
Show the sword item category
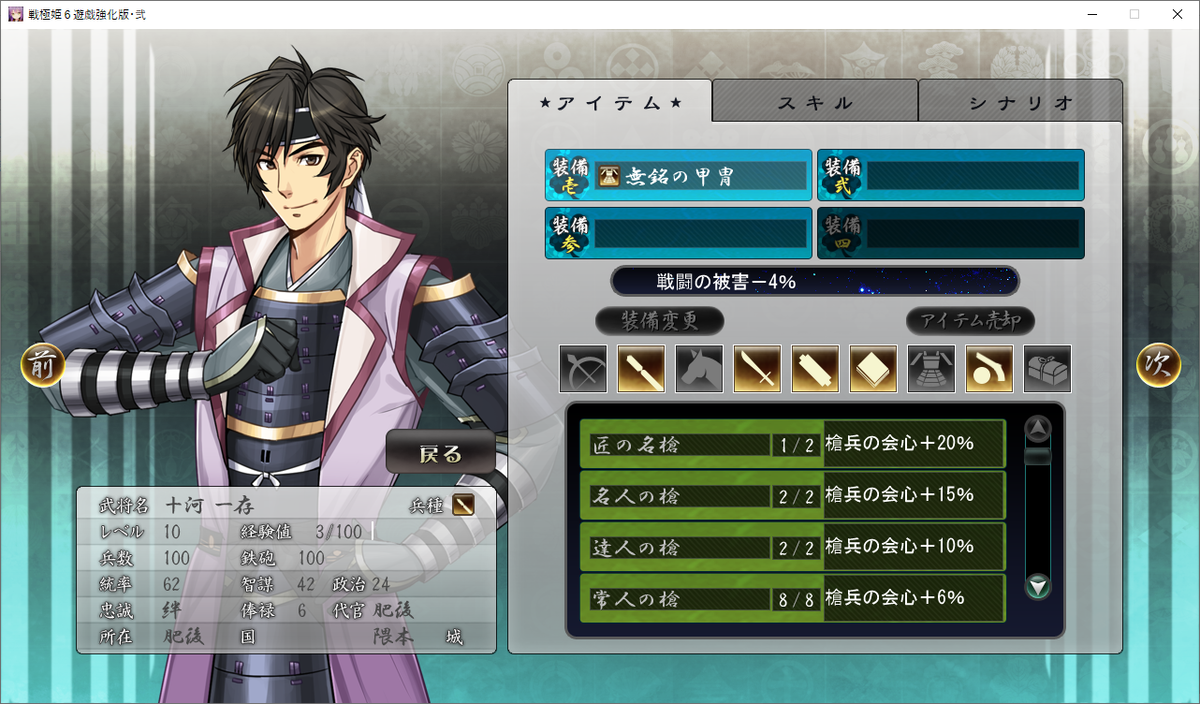757,369
